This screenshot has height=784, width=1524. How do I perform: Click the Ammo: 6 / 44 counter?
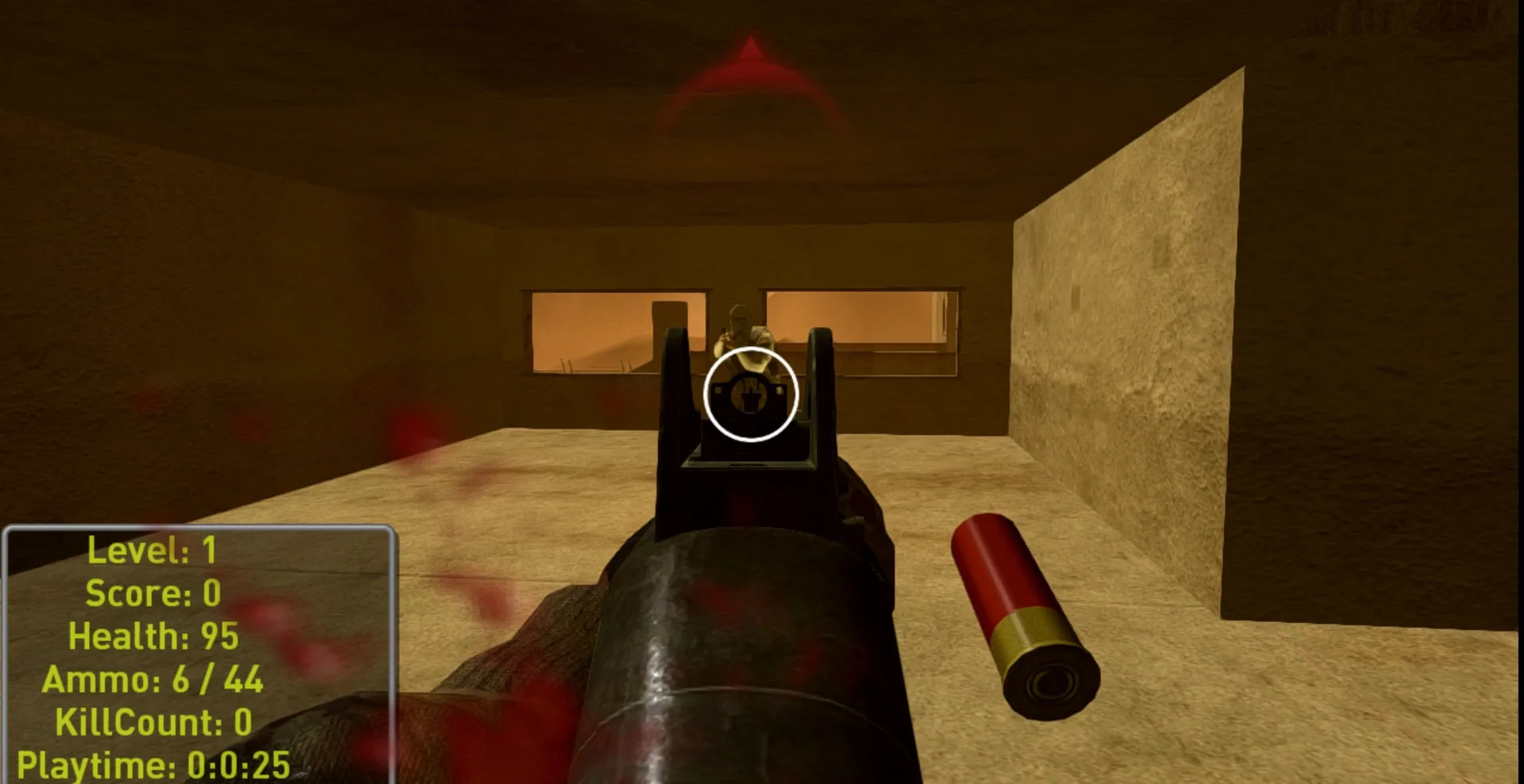click(x=156, y=678)
